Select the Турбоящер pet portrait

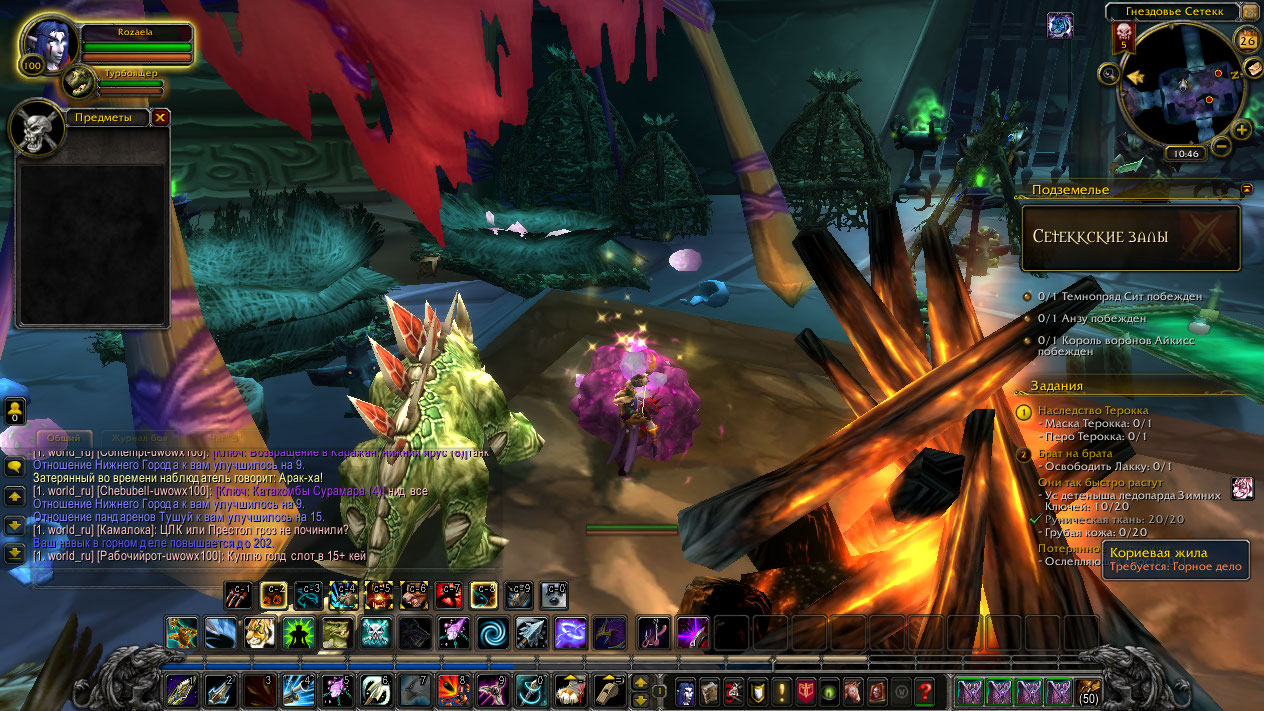point(78,82)
